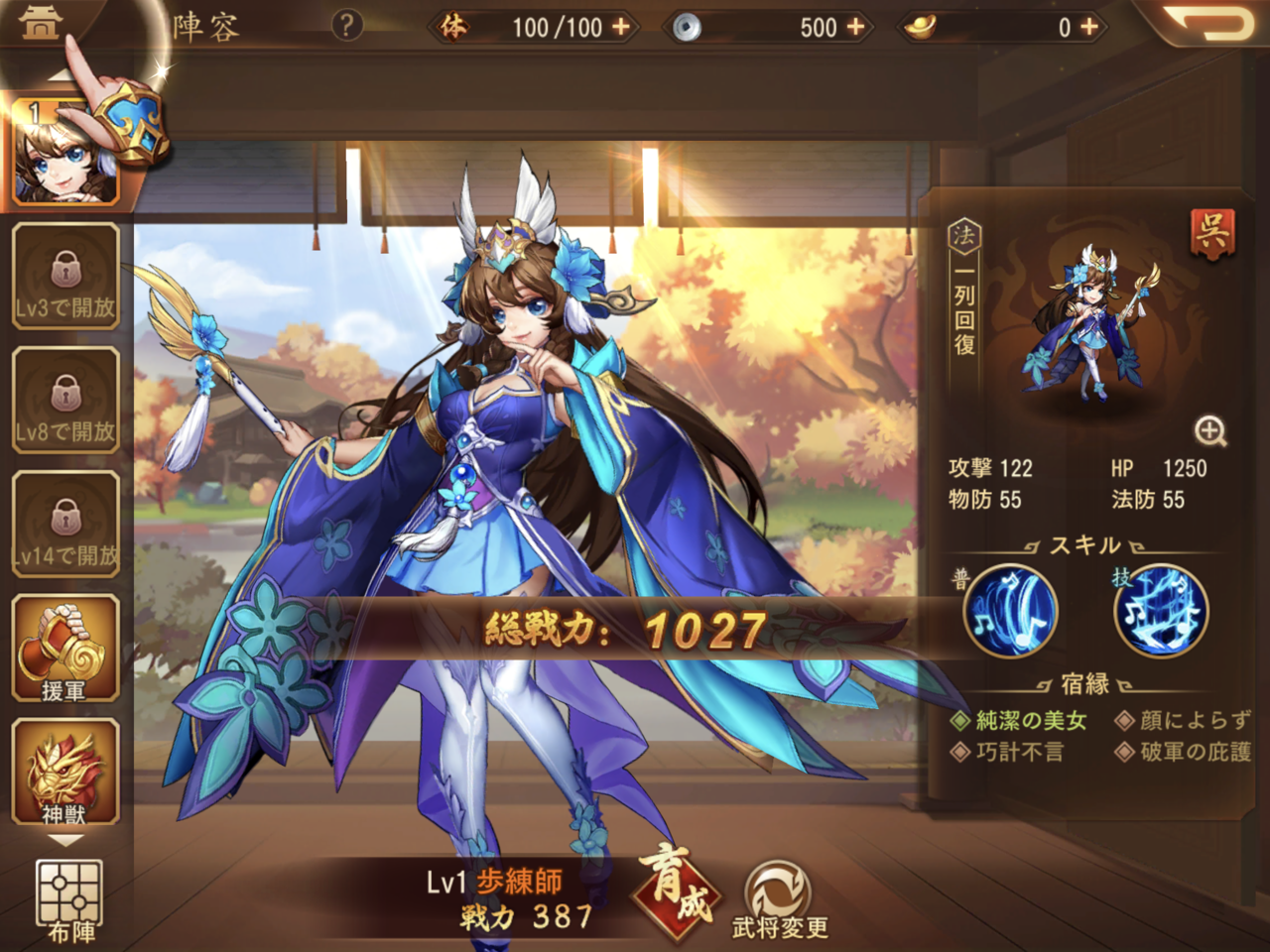Add silver coins with the plus button
The image size is (1270, 952).
click(x=855, y=27)
